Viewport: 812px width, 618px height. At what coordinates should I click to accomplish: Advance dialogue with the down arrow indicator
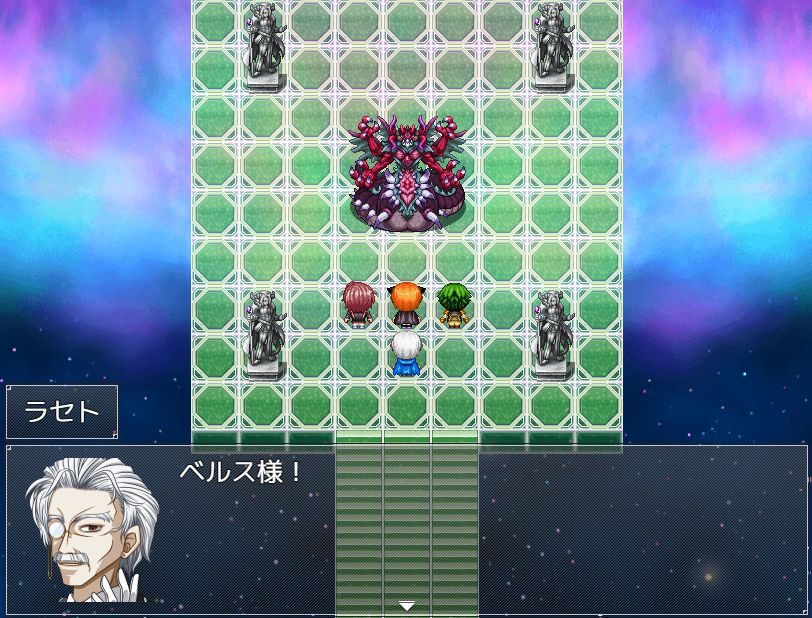tap(406, 605)
